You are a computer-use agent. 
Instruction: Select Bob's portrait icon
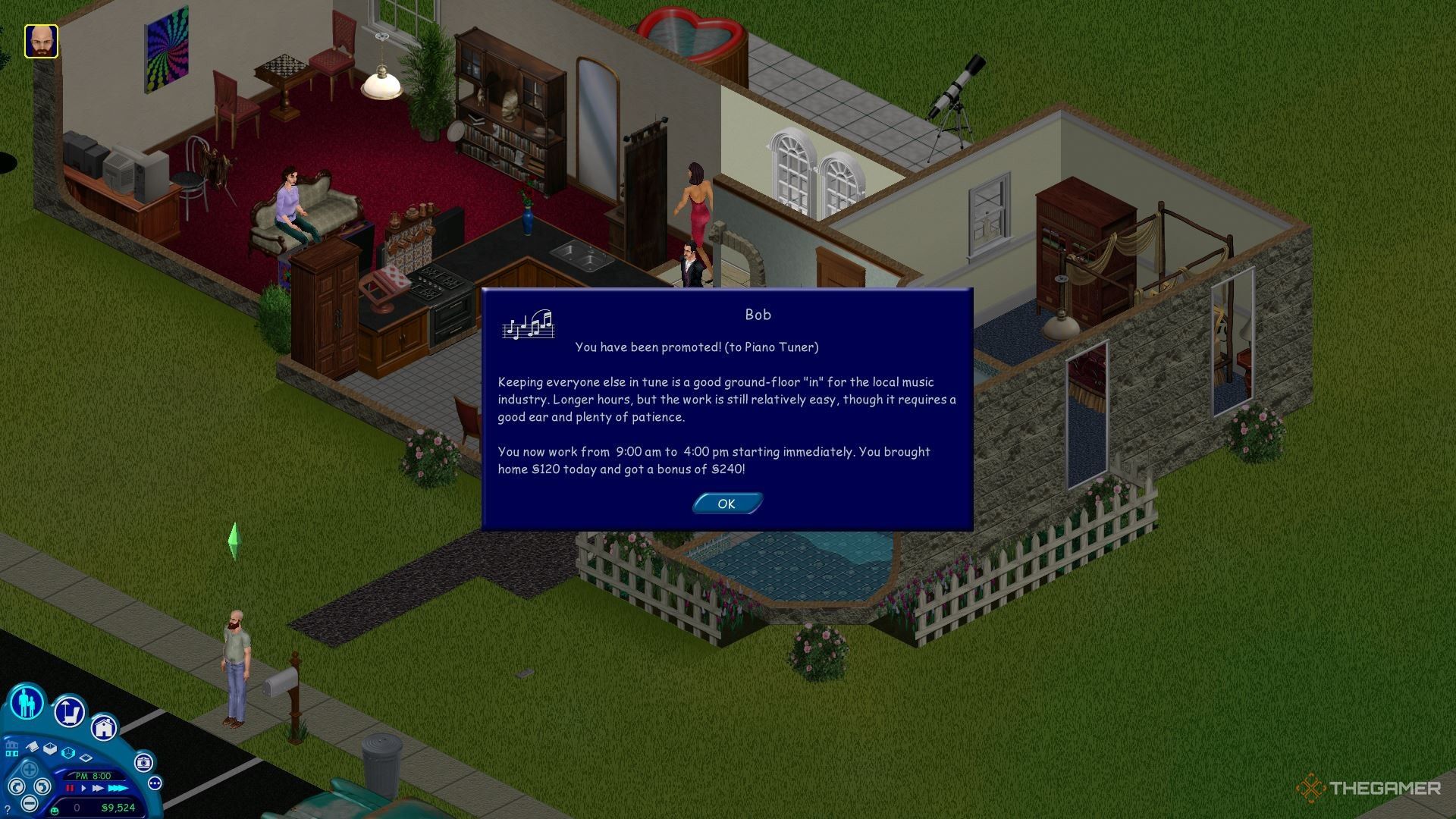point(41,41)
